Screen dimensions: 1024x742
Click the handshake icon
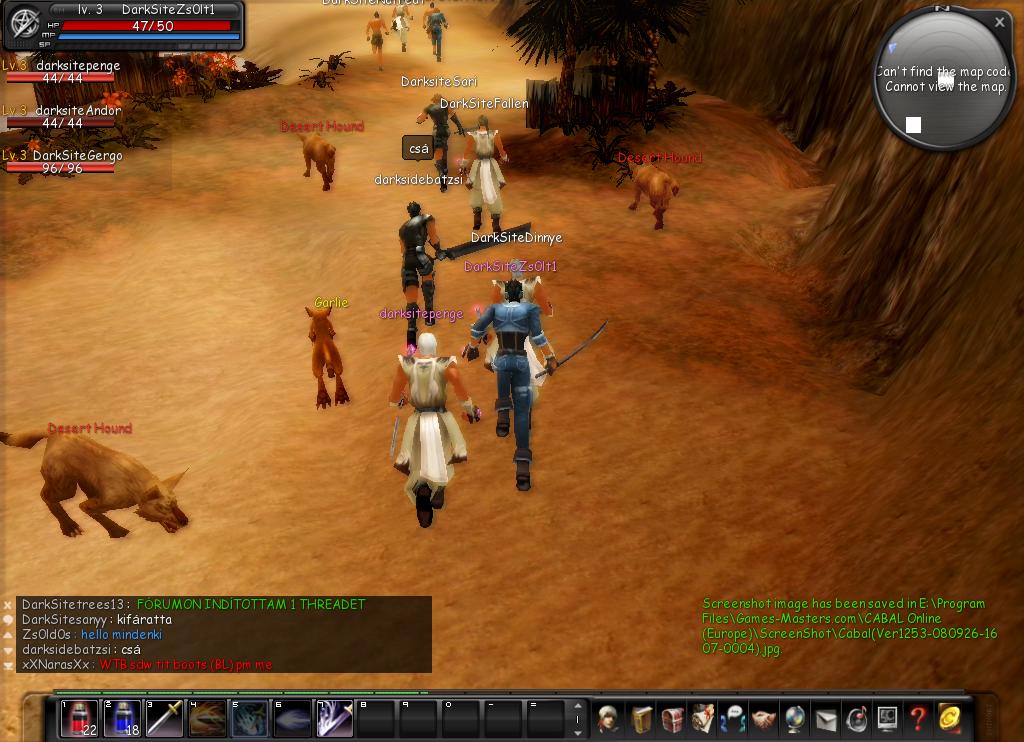[763, 718]
